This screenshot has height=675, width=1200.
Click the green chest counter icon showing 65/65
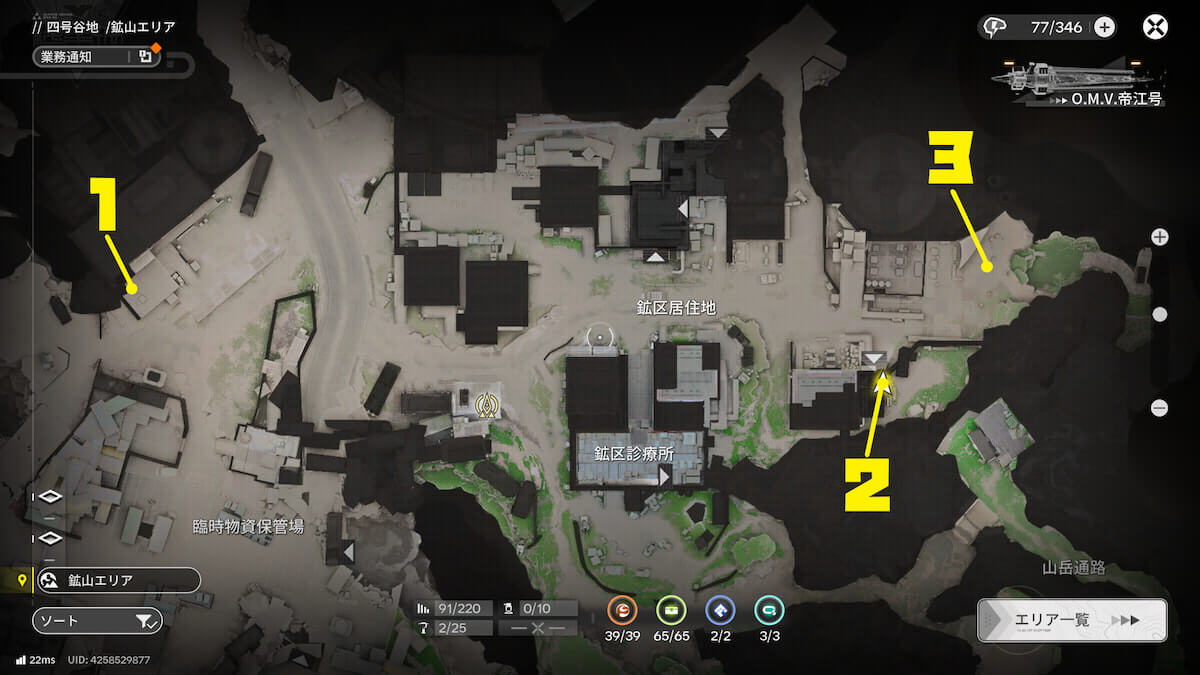pyautogui.click(x=671, y=610)
